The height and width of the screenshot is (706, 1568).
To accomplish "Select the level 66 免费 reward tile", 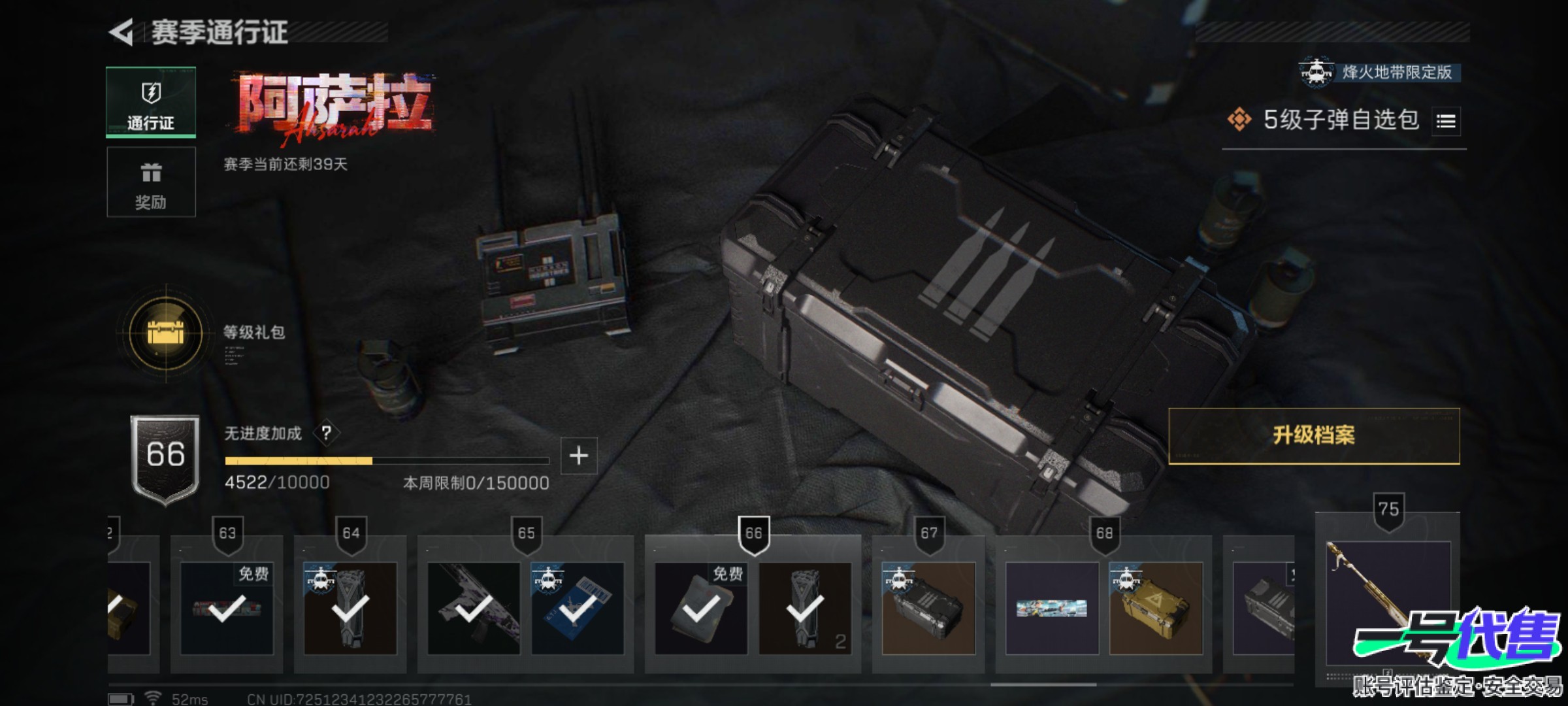I will [701, 608].
